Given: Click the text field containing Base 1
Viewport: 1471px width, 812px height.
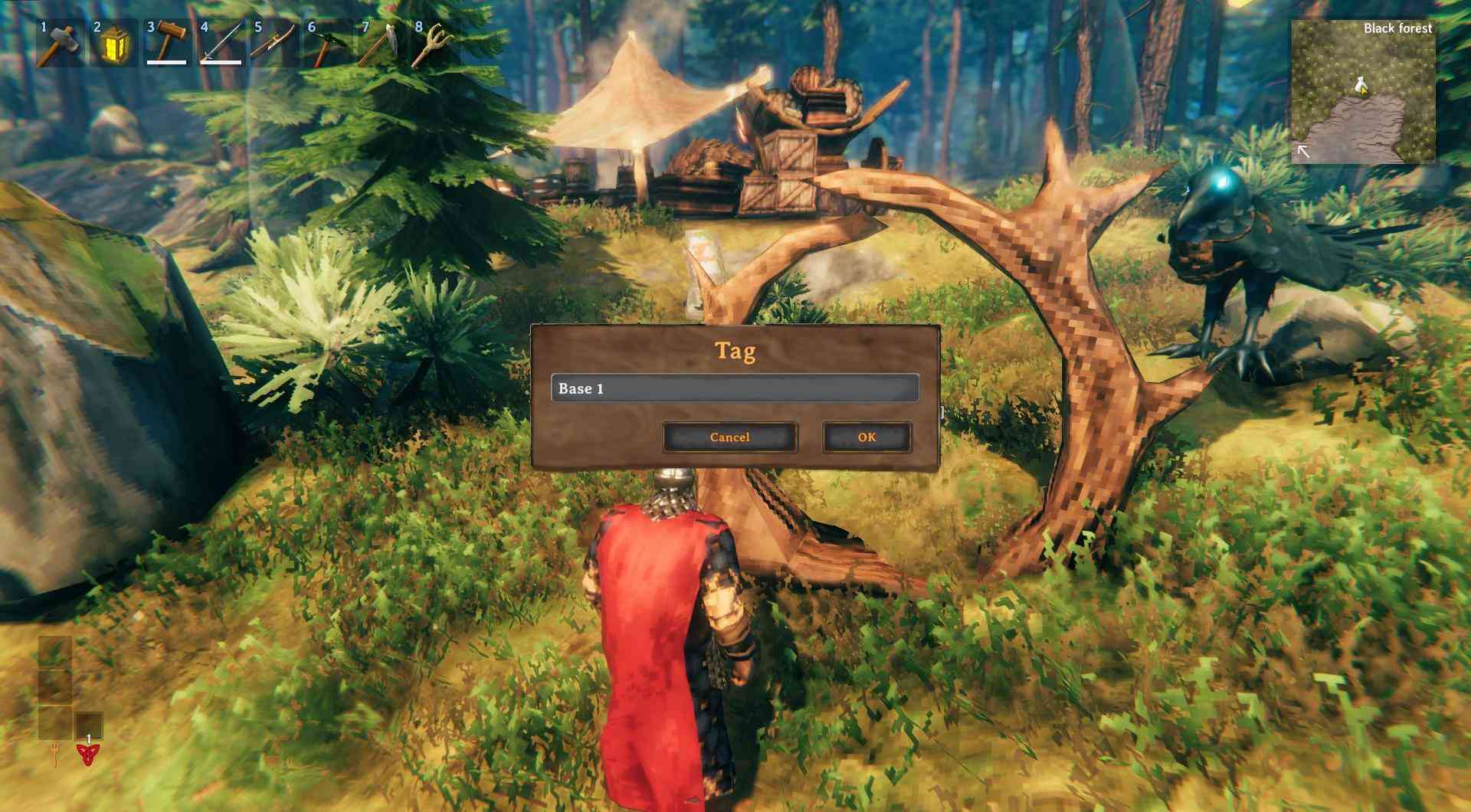Looking at the screenshot, I should tap(733, 388).
